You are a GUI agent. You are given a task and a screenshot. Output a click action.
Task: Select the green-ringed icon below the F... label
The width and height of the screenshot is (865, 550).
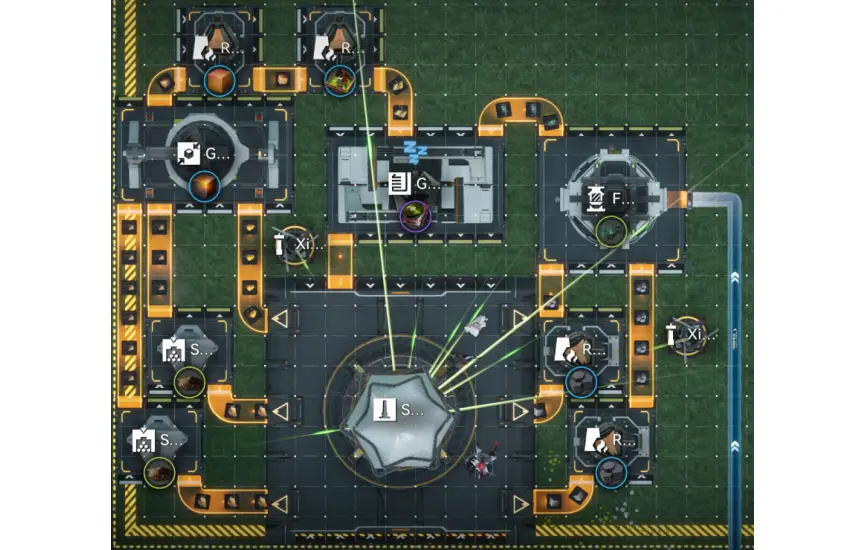610,231
